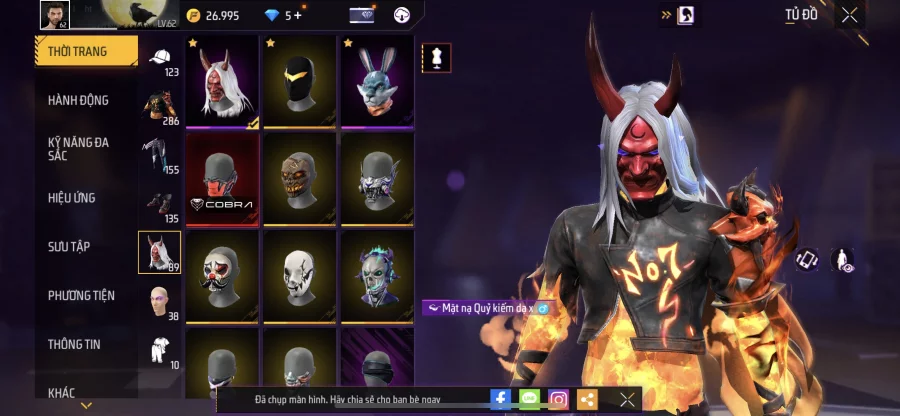The width and height of the screenshot is (900, 416).
Task: Select the clown mask with red nose
Action: point(222,276)
